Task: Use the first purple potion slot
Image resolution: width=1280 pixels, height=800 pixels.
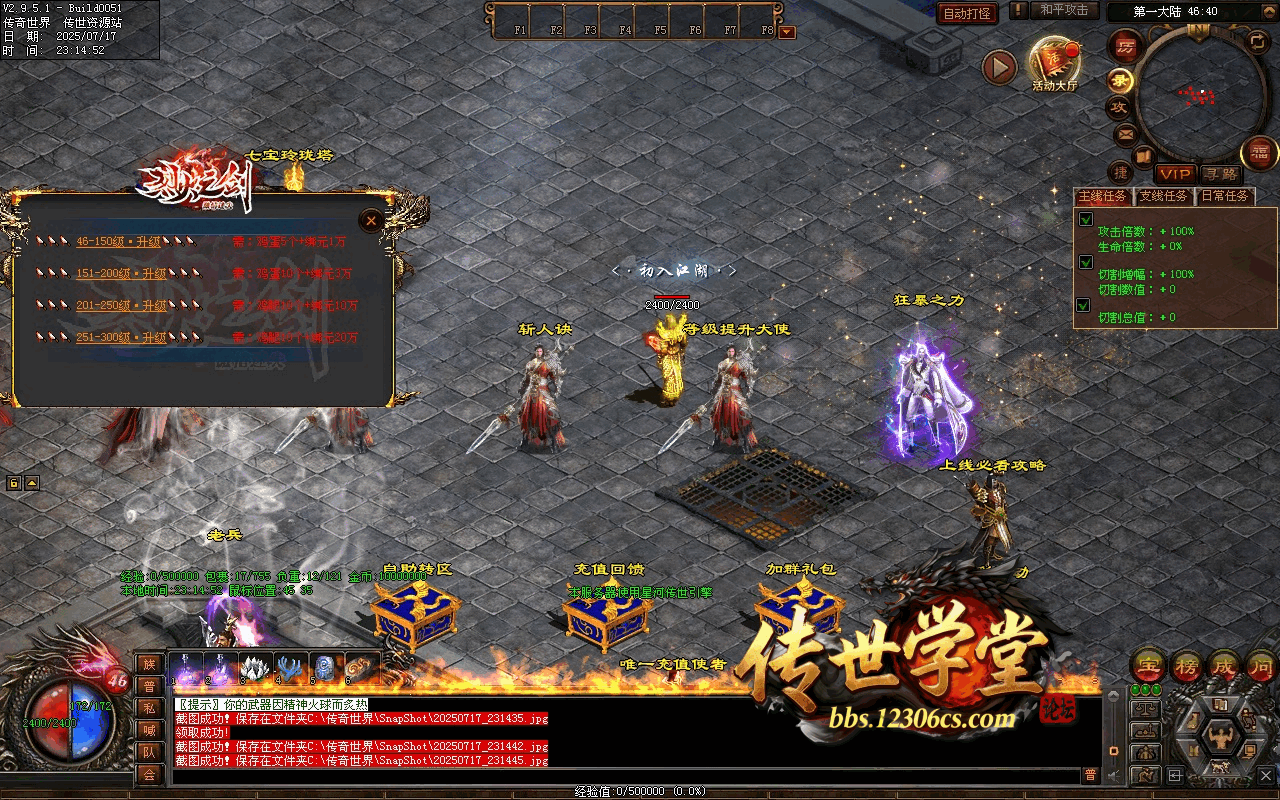Action: [x=185, y=667]
